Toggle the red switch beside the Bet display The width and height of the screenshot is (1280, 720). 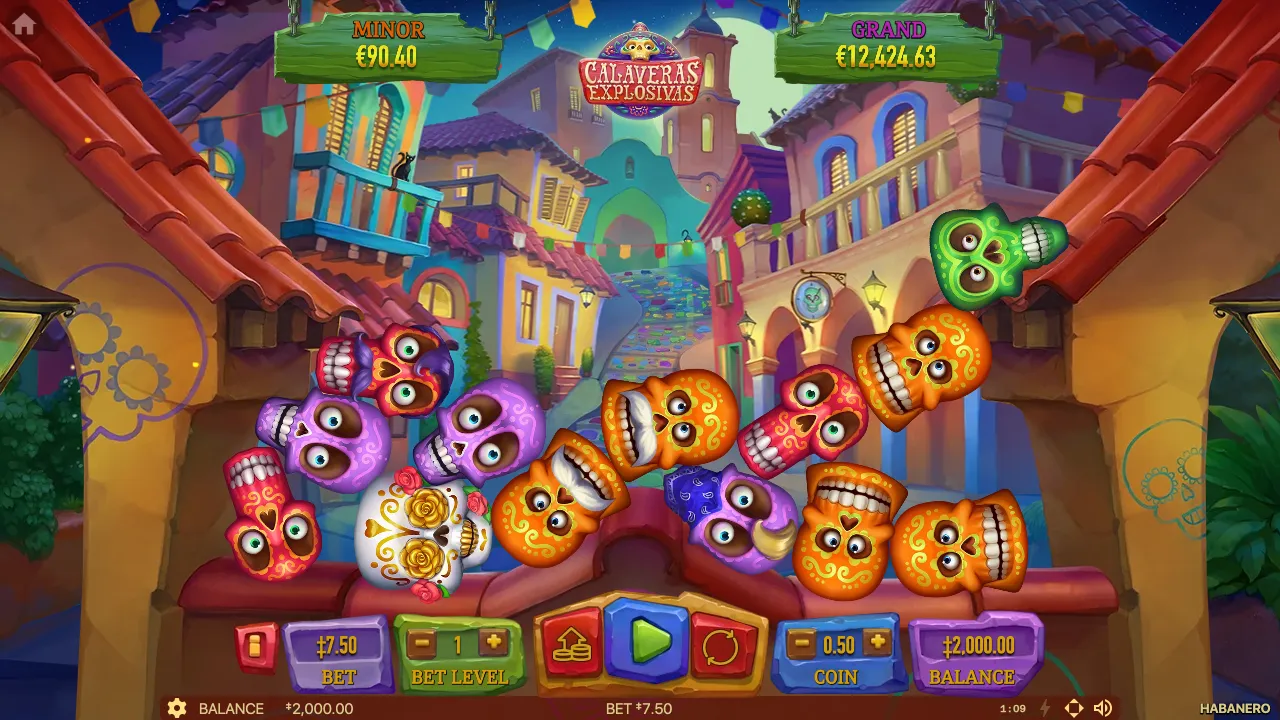click(255, 645)
